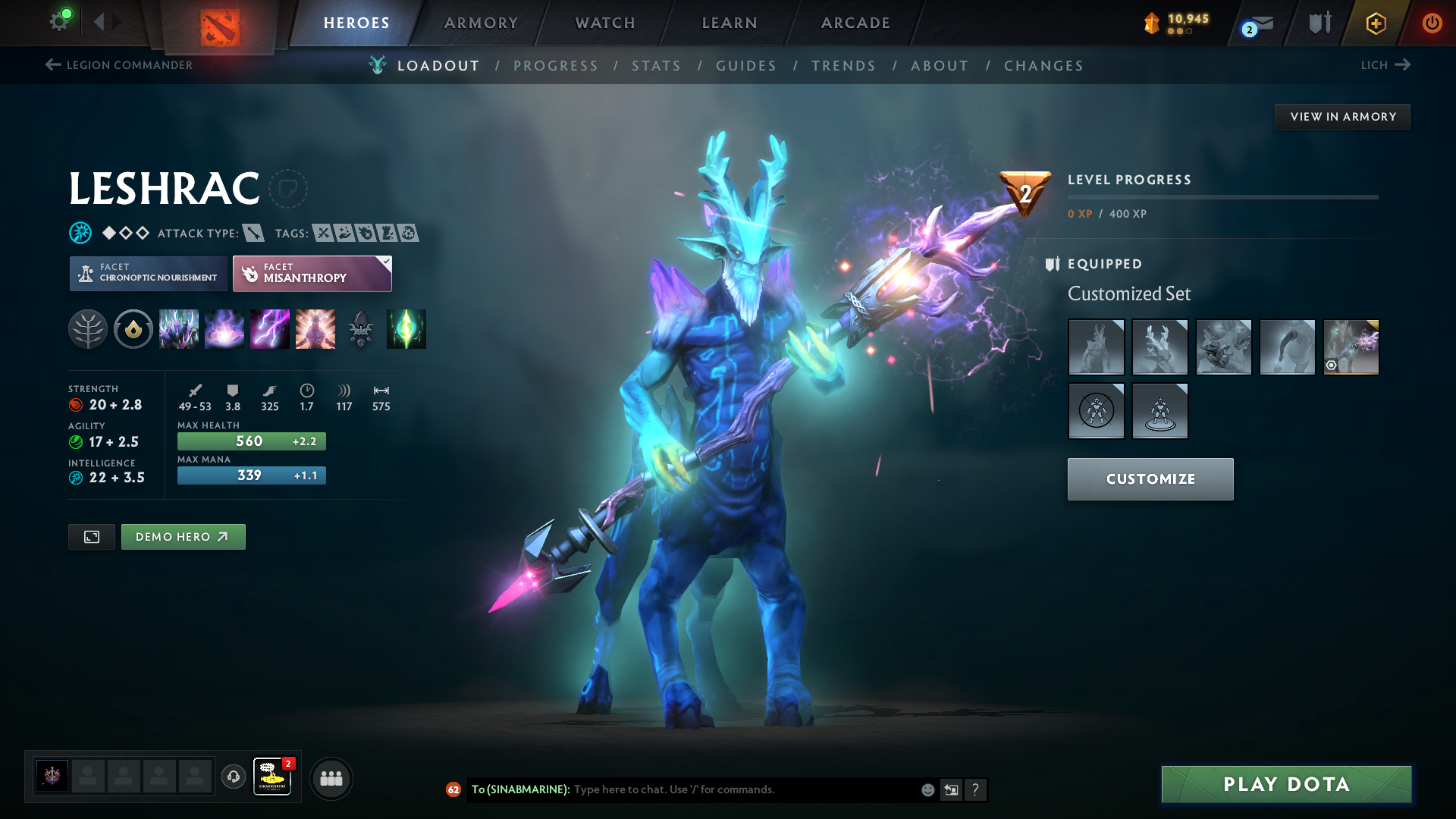Launch Demo Hero mode
Image resolution: width=1456 pixels, height=819 pixels.
click(x=183, y=537)
